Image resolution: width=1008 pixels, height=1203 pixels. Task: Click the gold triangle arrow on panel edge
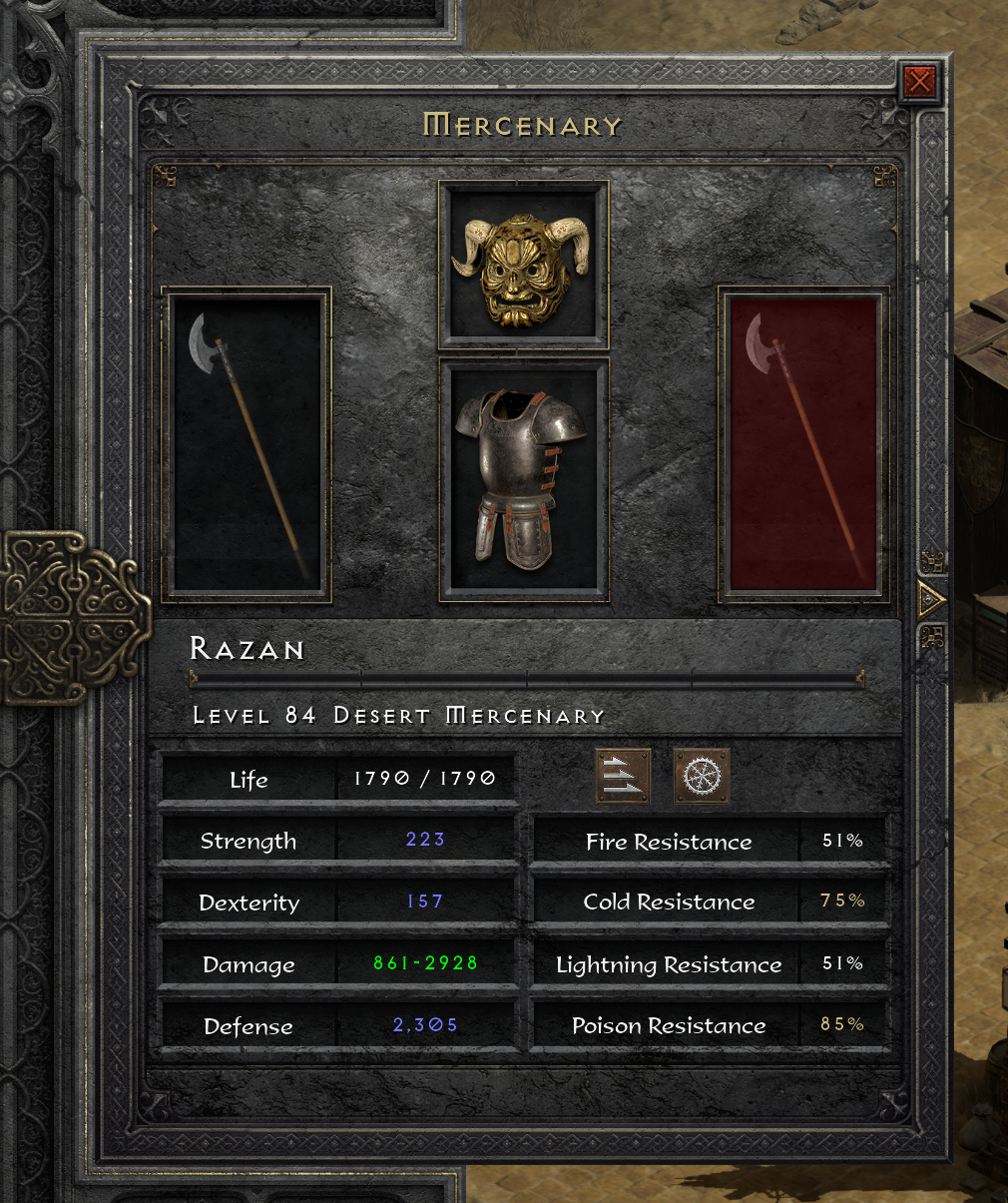pos(930,600)
